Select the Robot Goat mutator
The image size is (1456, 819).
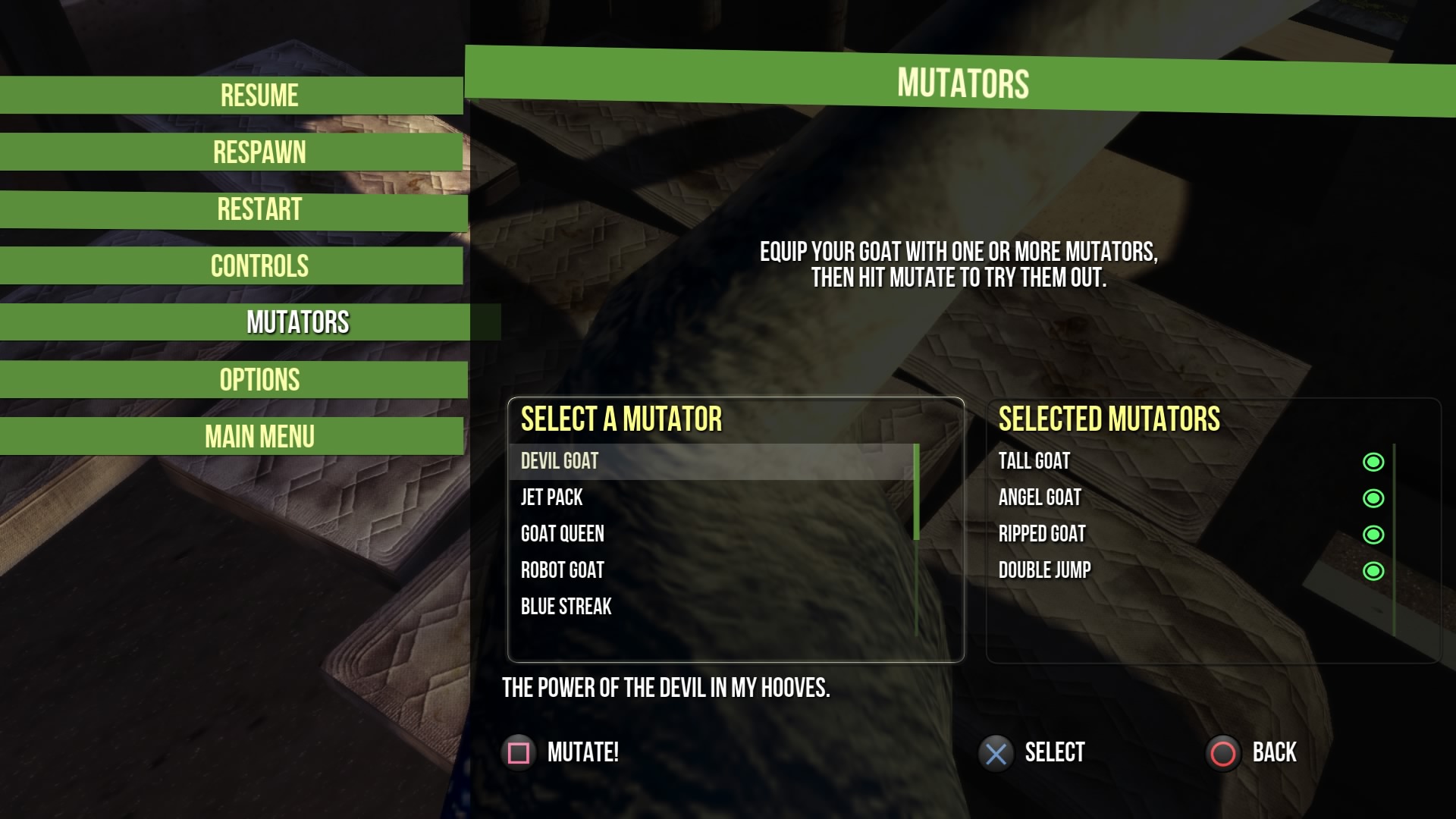(x=563, y=570)
